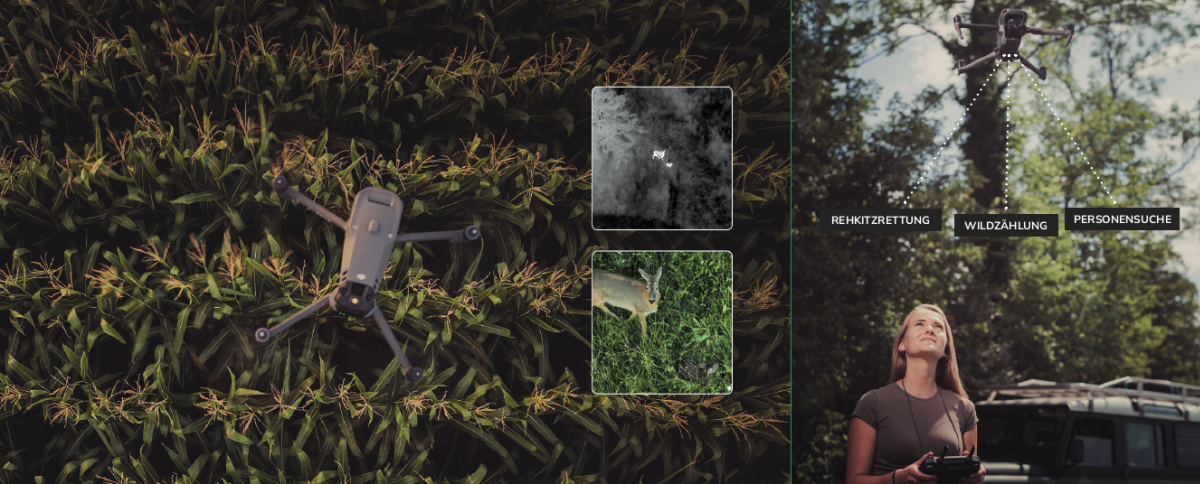Select the Rehkitzrettung label
Image resolution: width=1200 pixels, height=484 pixels.
point(880,220)
